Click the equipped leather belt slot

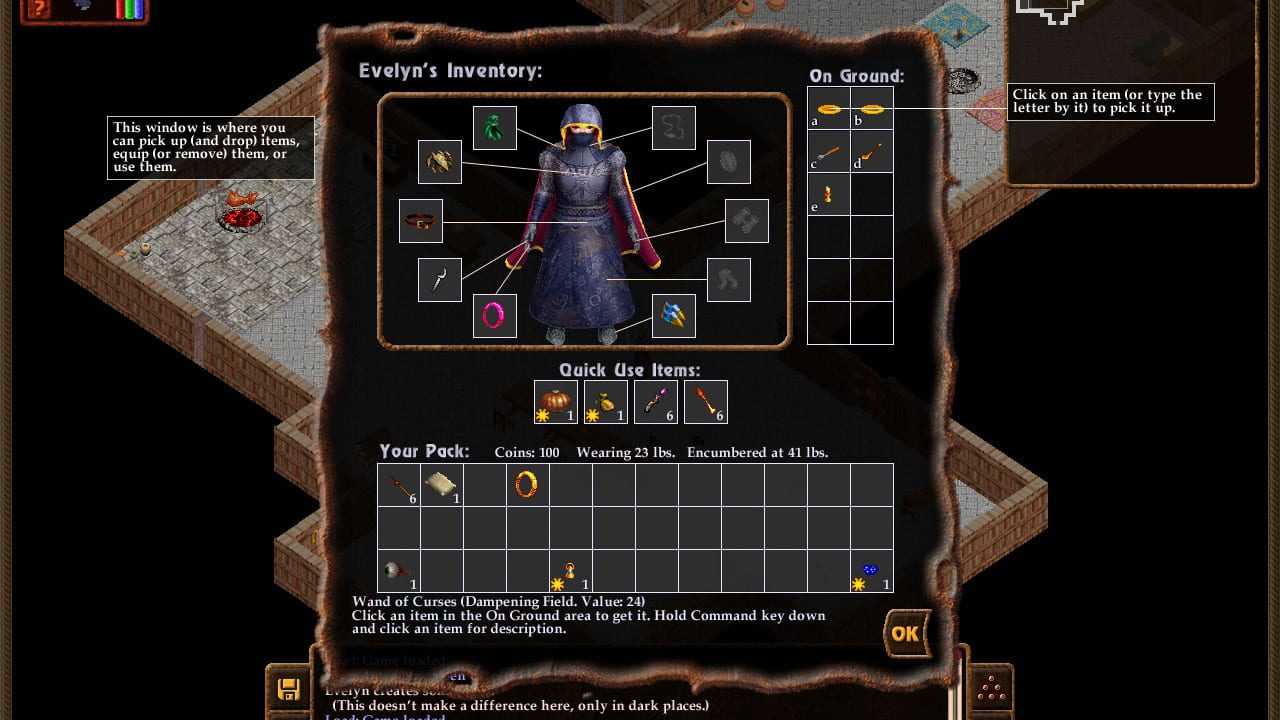[421, 221]
